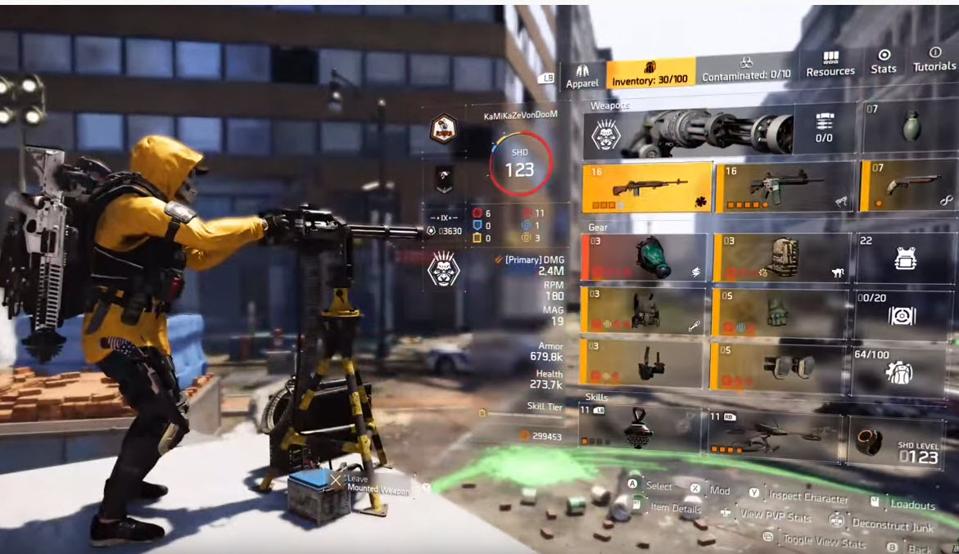
Task: Open the Resources tab
Action: 830,63
